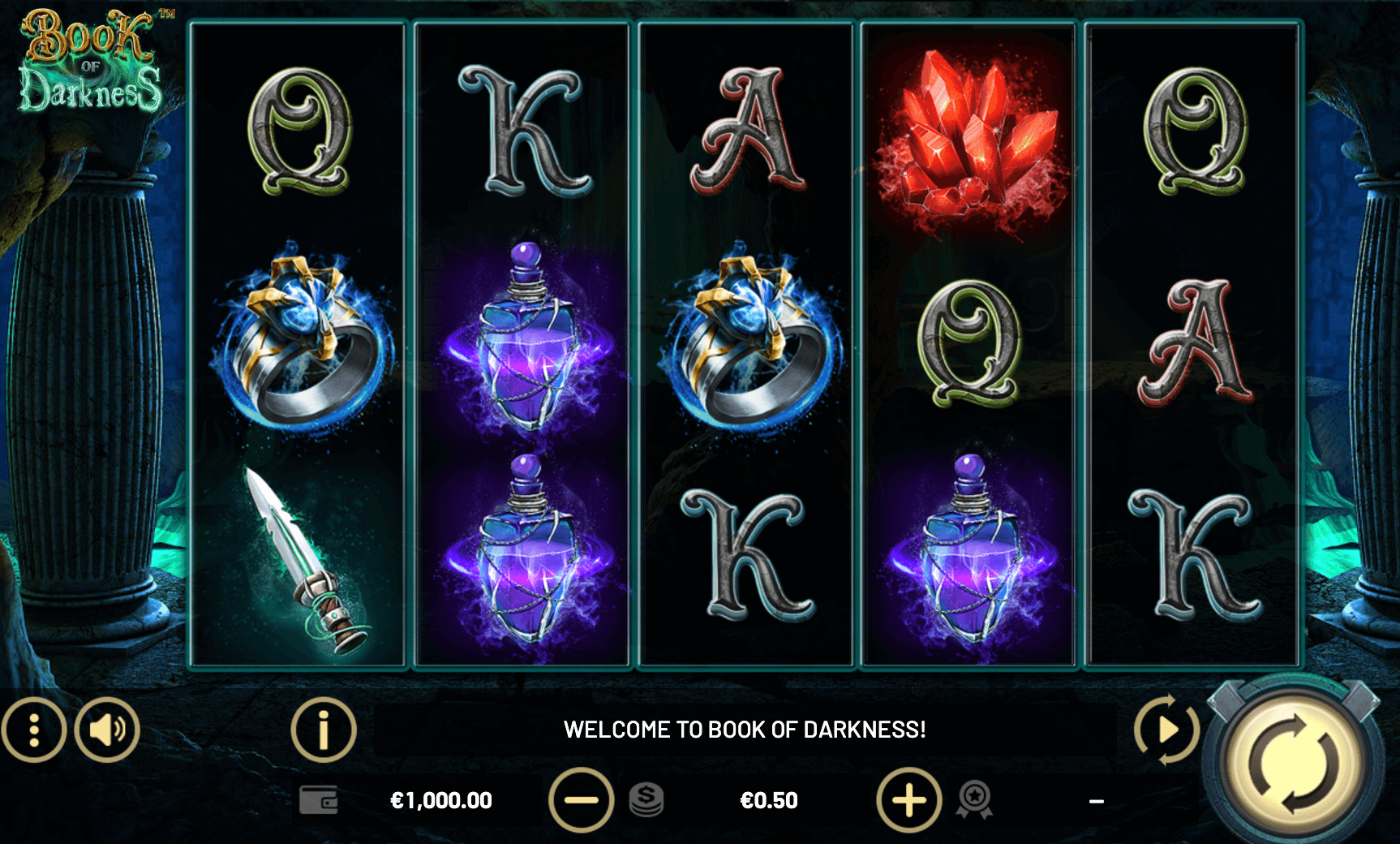
Task: Start autoplay mode
Action: click(x=1166, y=730)
